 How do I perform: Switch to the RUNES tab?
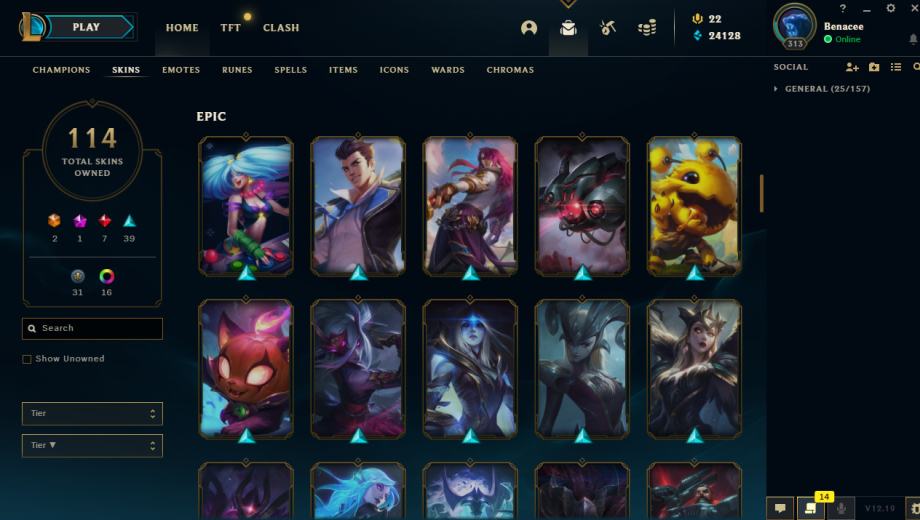click(237, 70)
